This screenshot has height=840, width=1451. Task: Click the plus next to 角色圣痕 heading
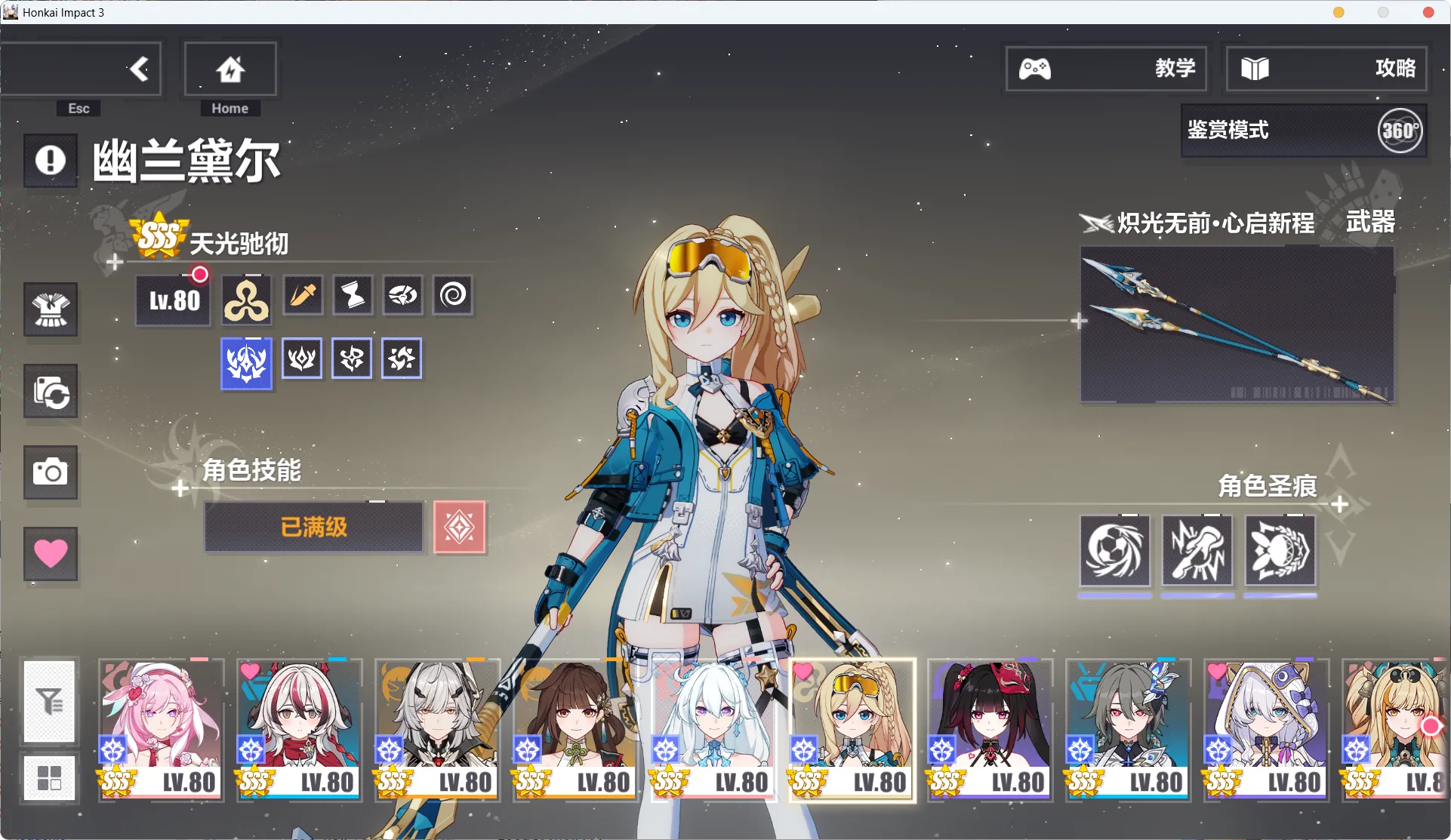click(1340, 504)
